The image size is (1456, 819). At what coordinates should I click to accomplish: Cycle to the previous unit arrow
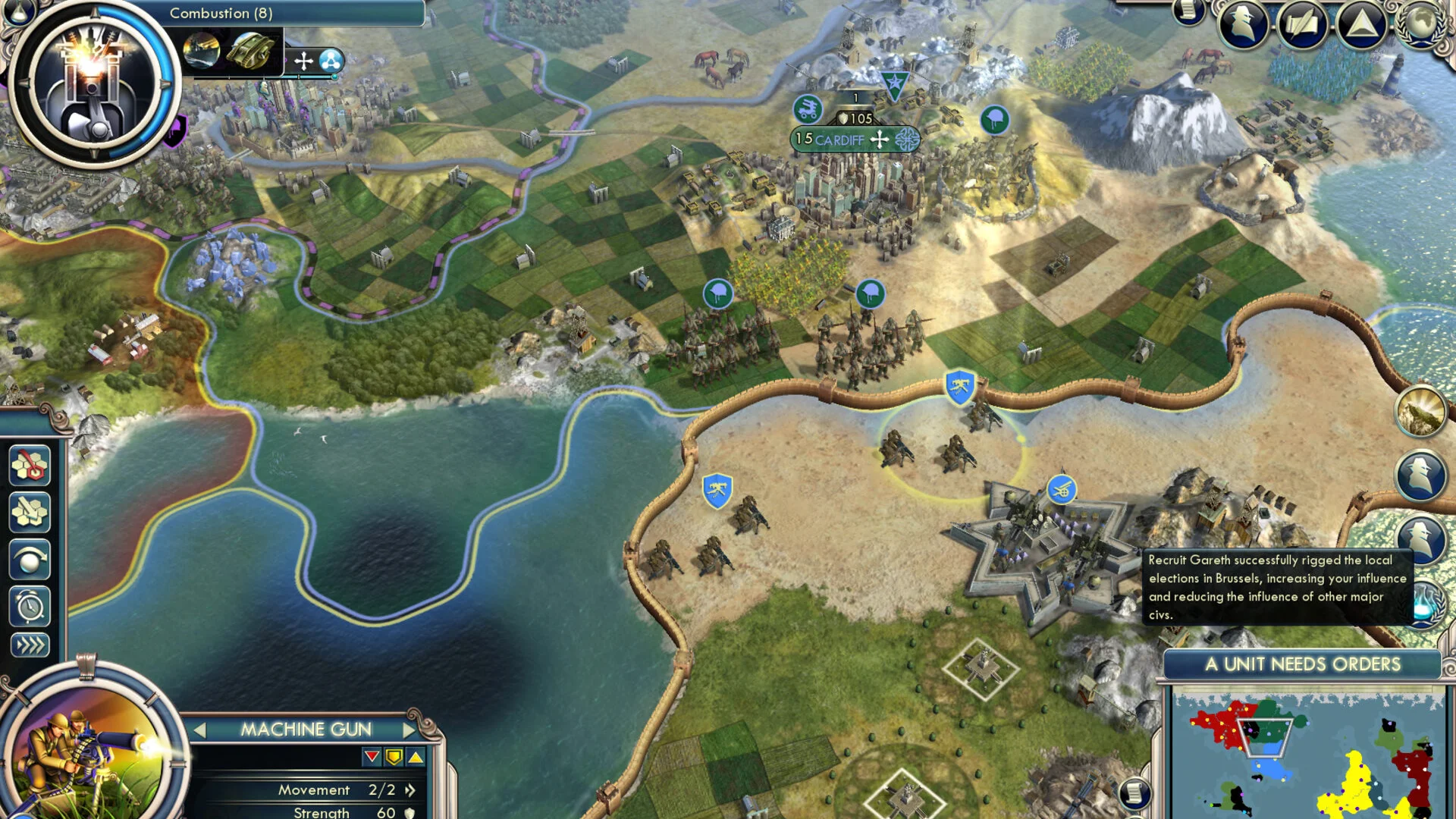pos(199,730)
